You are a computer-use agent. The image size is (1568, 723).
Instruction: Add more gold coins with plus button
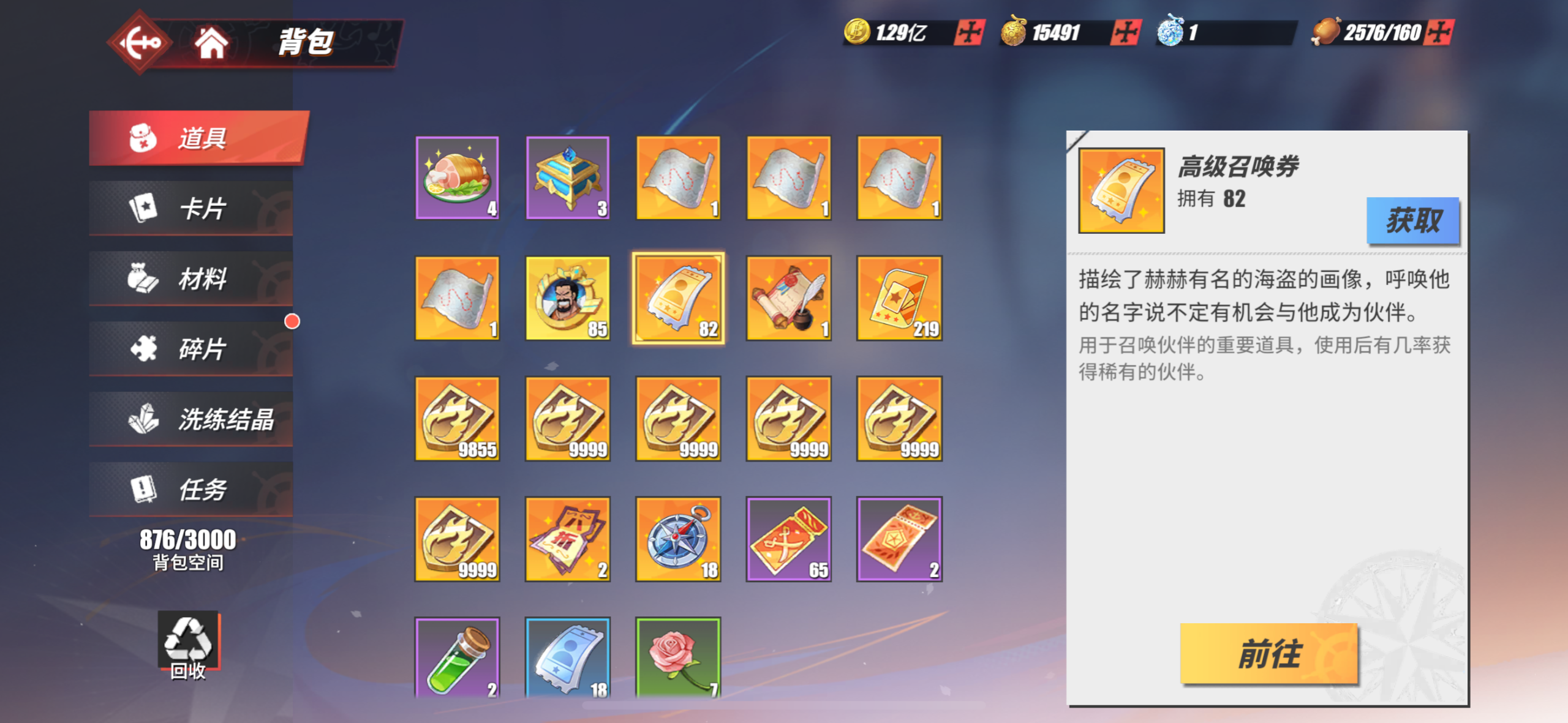tap(969, 32)
